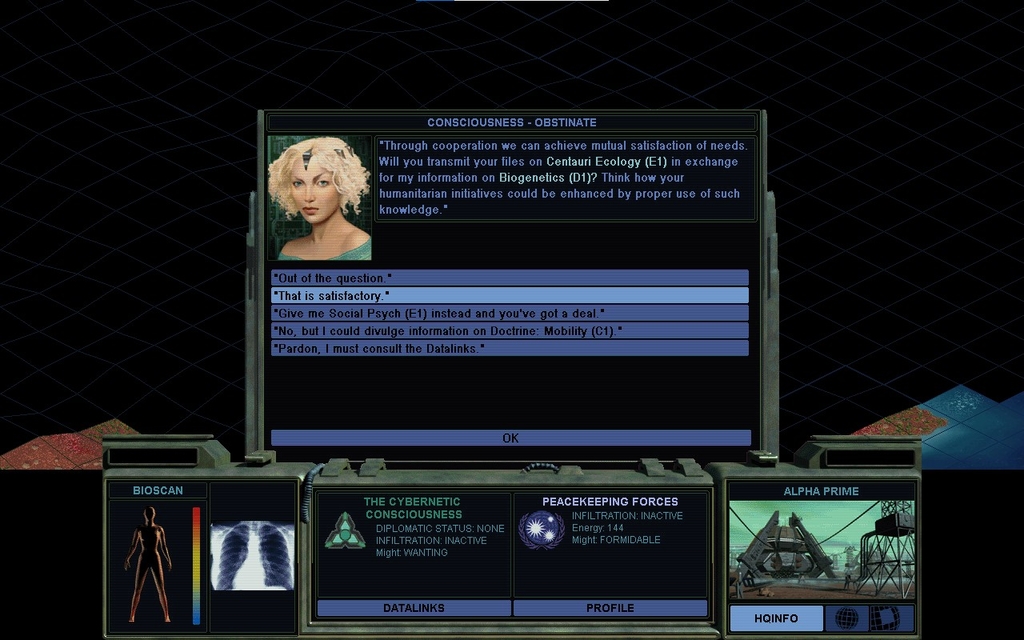Click the Peacekeeping Forces faction emblem
This screenshot has height=640, width=1024.
point(541,530)
